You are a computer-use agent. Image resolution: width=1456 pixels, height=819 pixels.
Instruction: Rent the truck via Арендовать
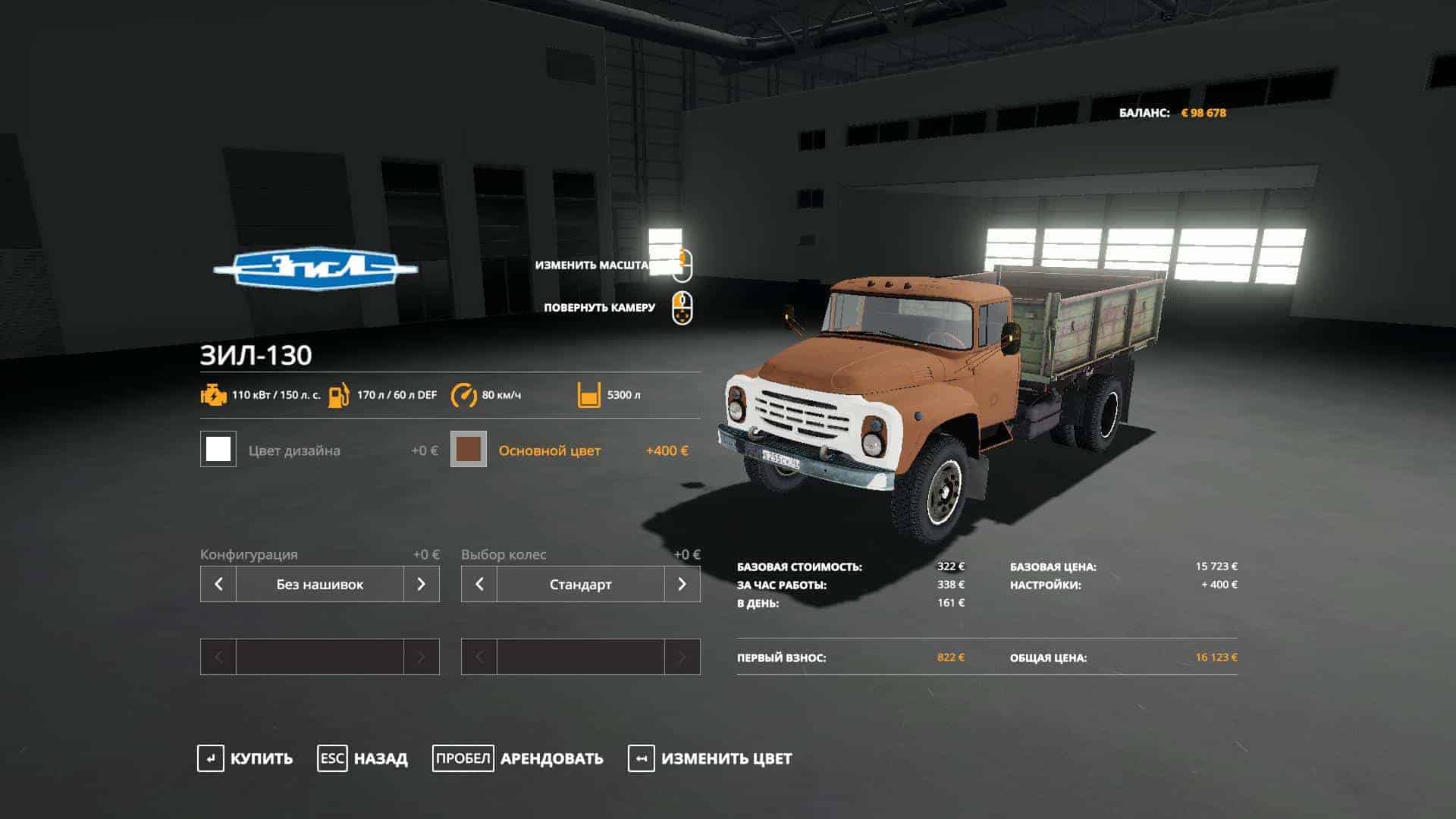(x=518, y=758)
